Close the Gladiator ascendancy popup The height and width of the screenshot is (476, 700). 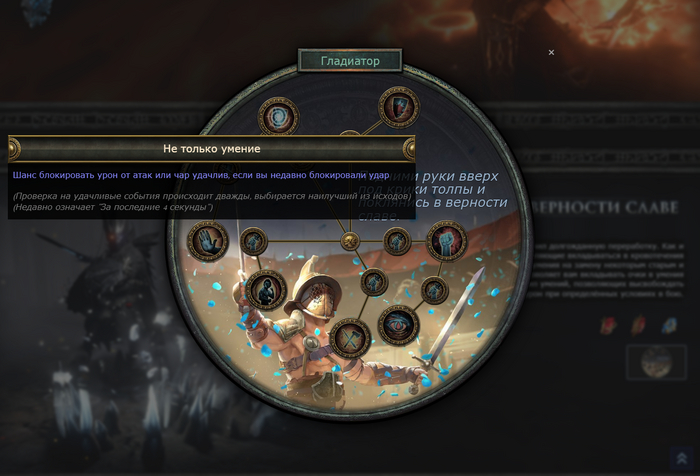pyautogui.click(x=551, y=53)
